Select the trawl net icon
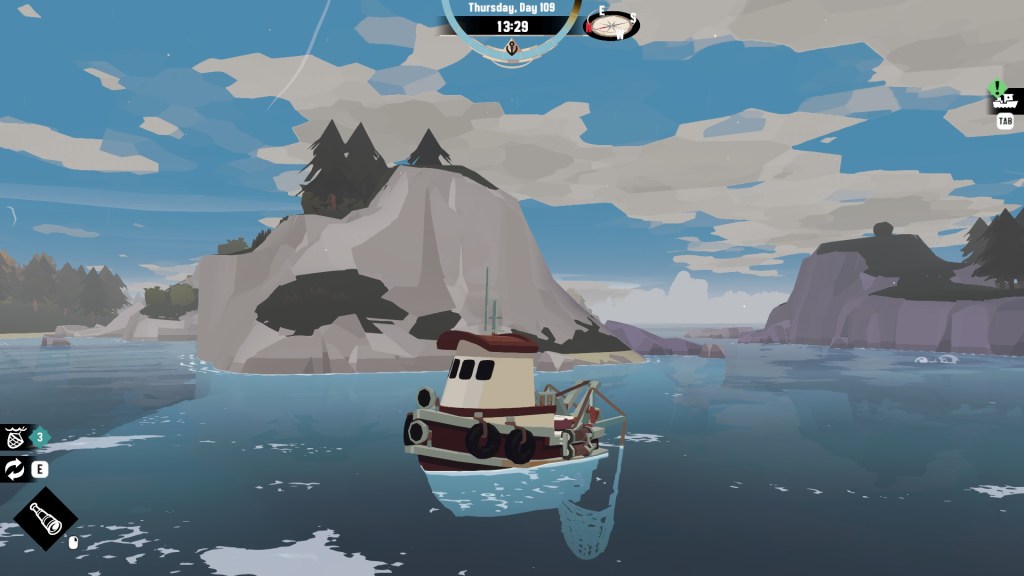The width and height of the screenshot is (1024, 576). pyautogui.click(x=15, y=437)
